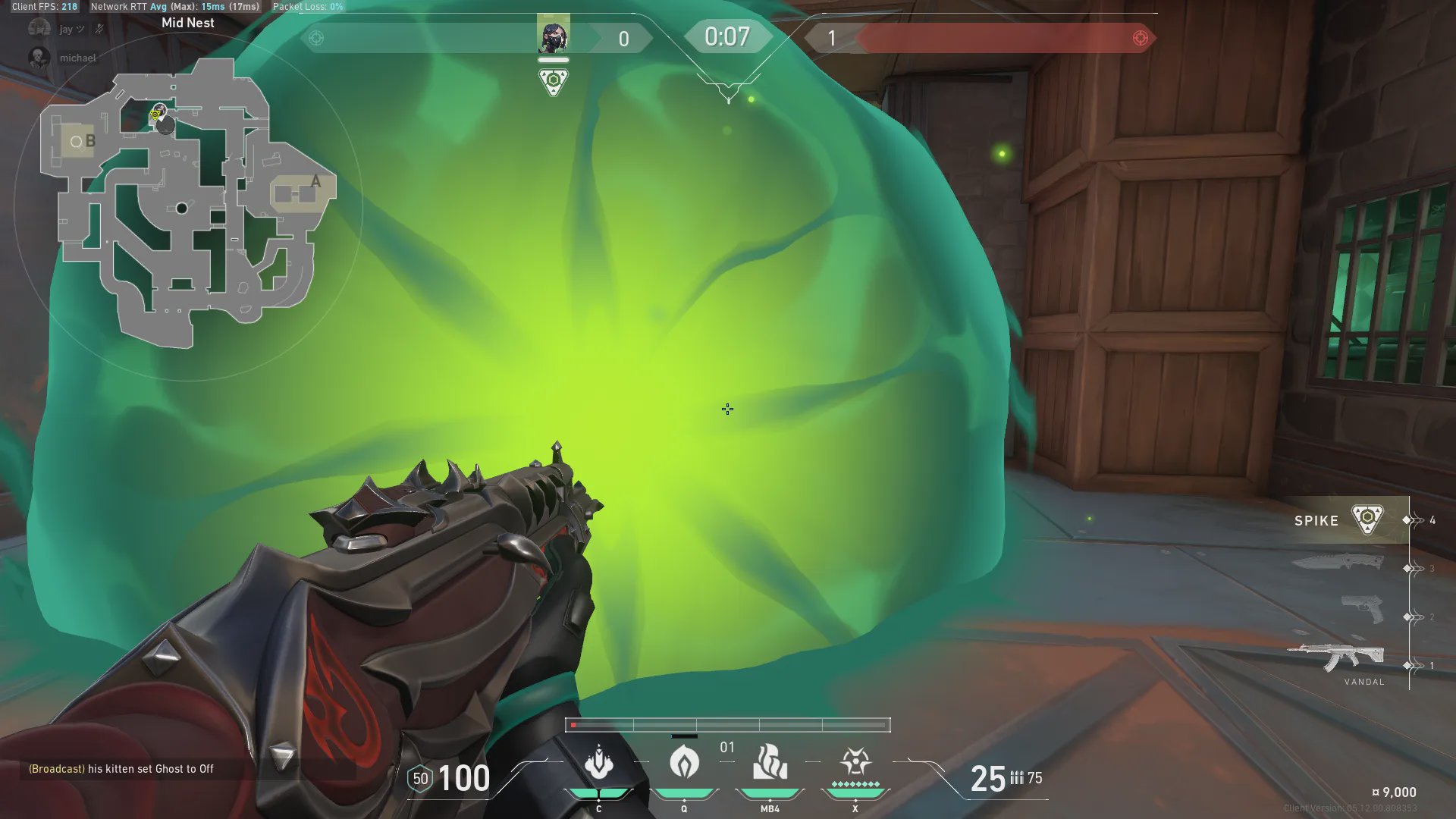The width and height of the screenshot is (1456, 819).
Task: Trigger the X ultimate ability
Action: point(855,762)
